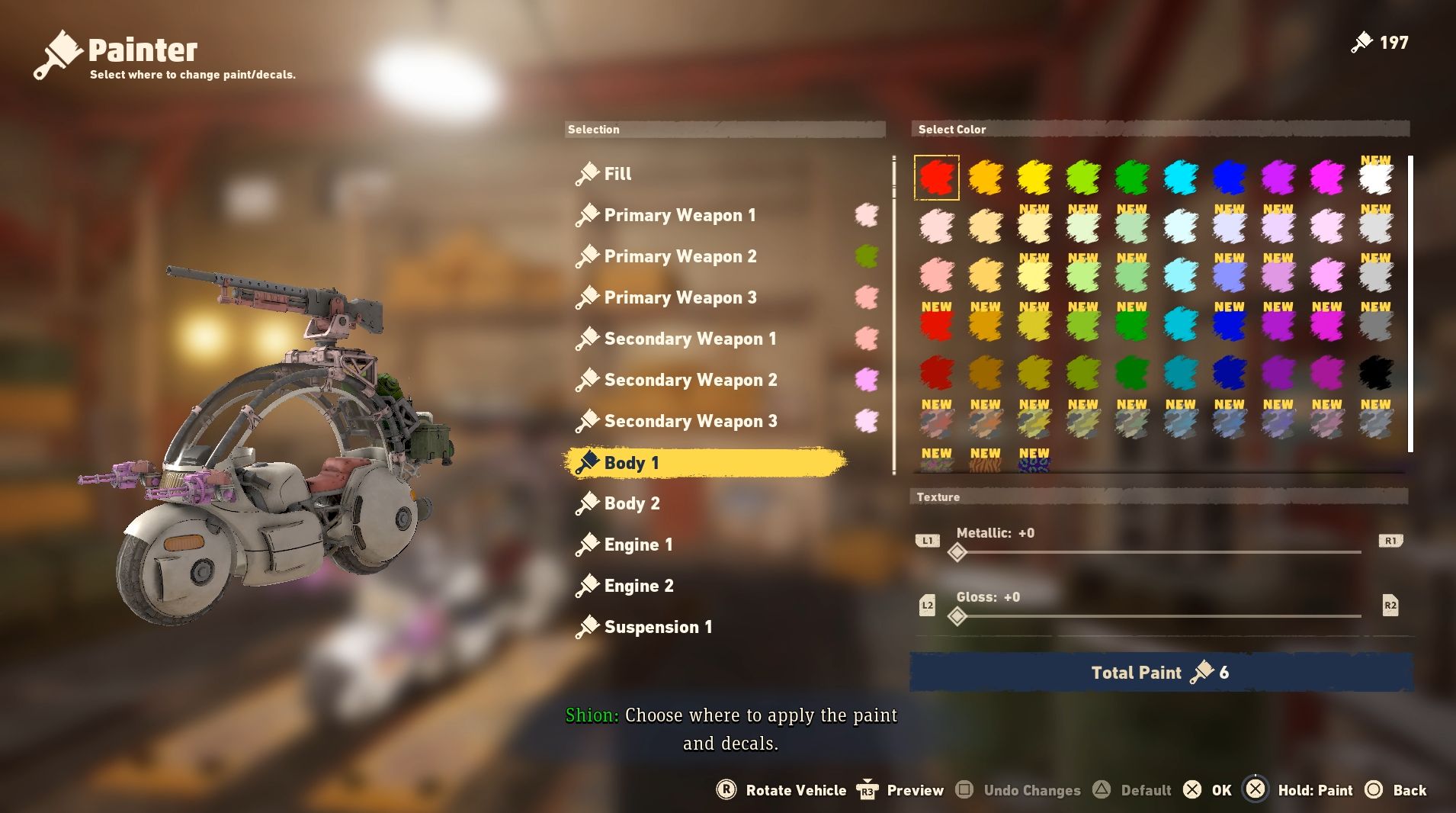Choose Primary Weapon 1 in the selection list
Screen dimensions: 1456x813
pos(679,215)
